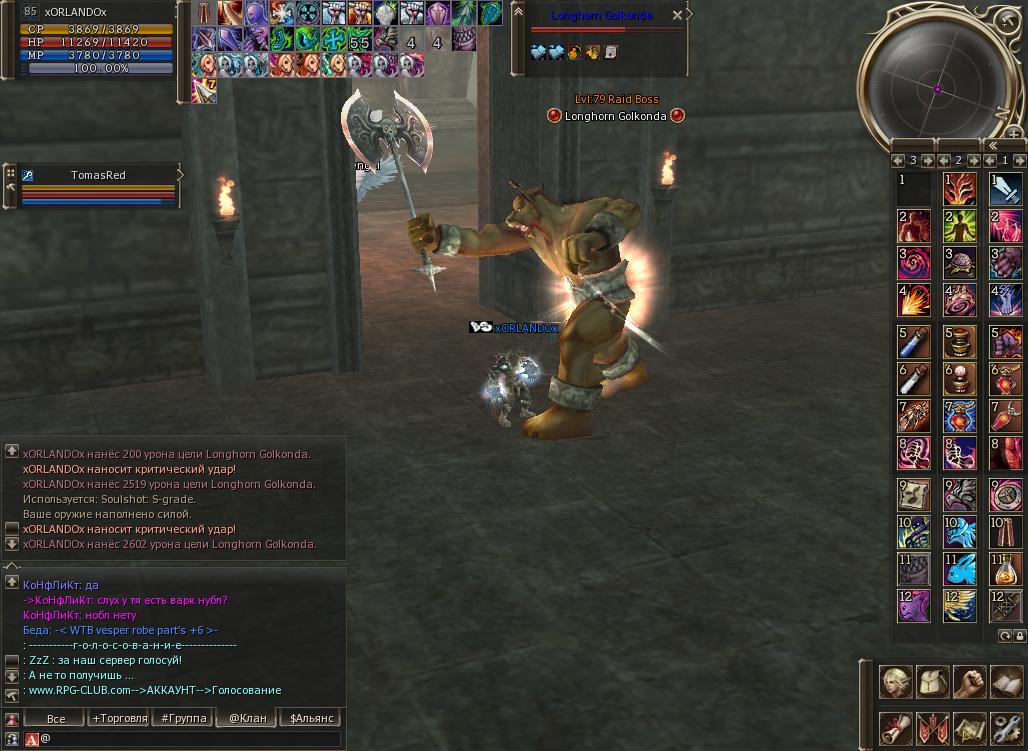Screen dimensions: 1028x751
Task: Switch to the @Клан chat tab
Action: [247, 718]
